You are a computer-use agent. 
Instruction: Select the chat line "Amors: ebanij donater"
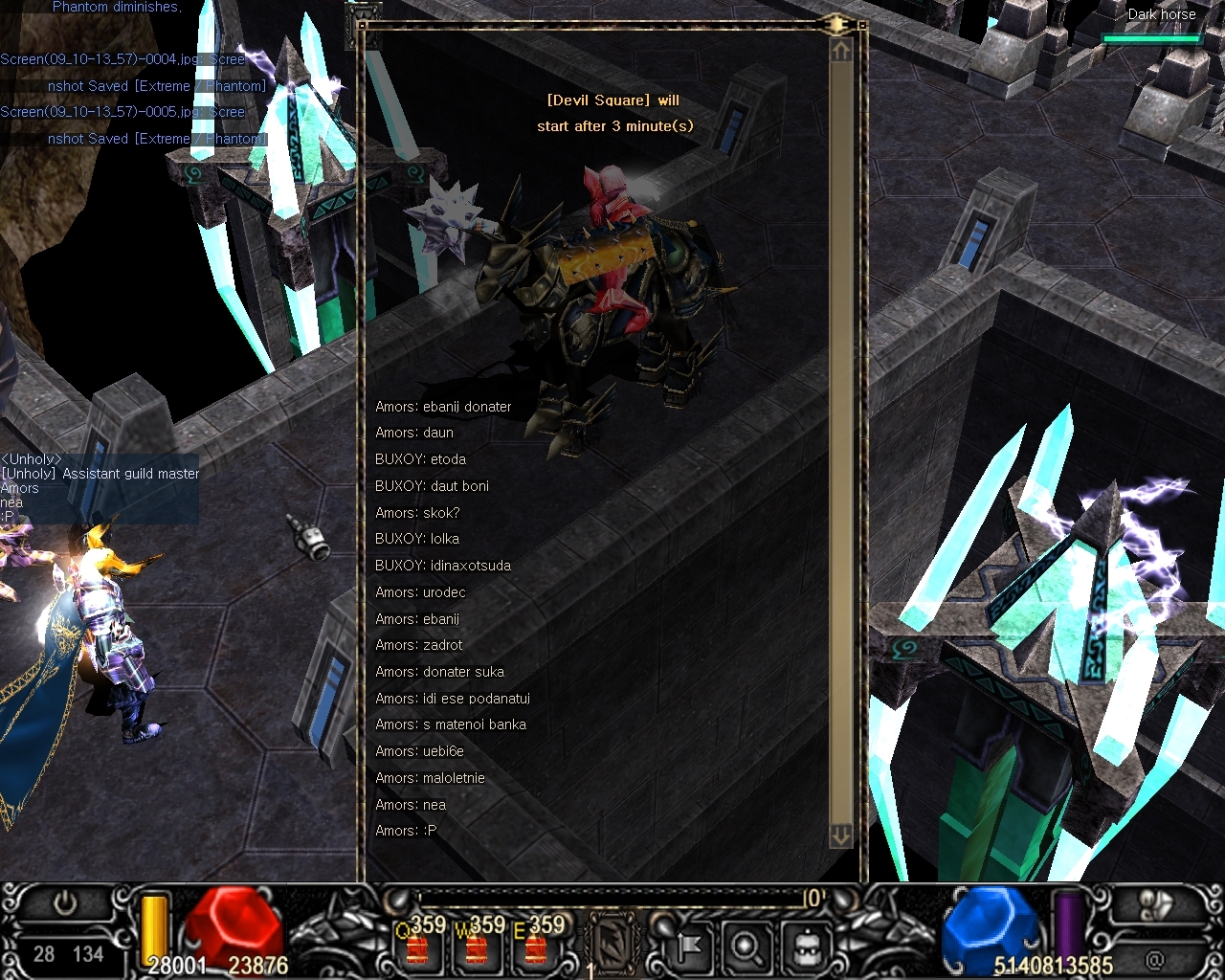tap(443, 407)
